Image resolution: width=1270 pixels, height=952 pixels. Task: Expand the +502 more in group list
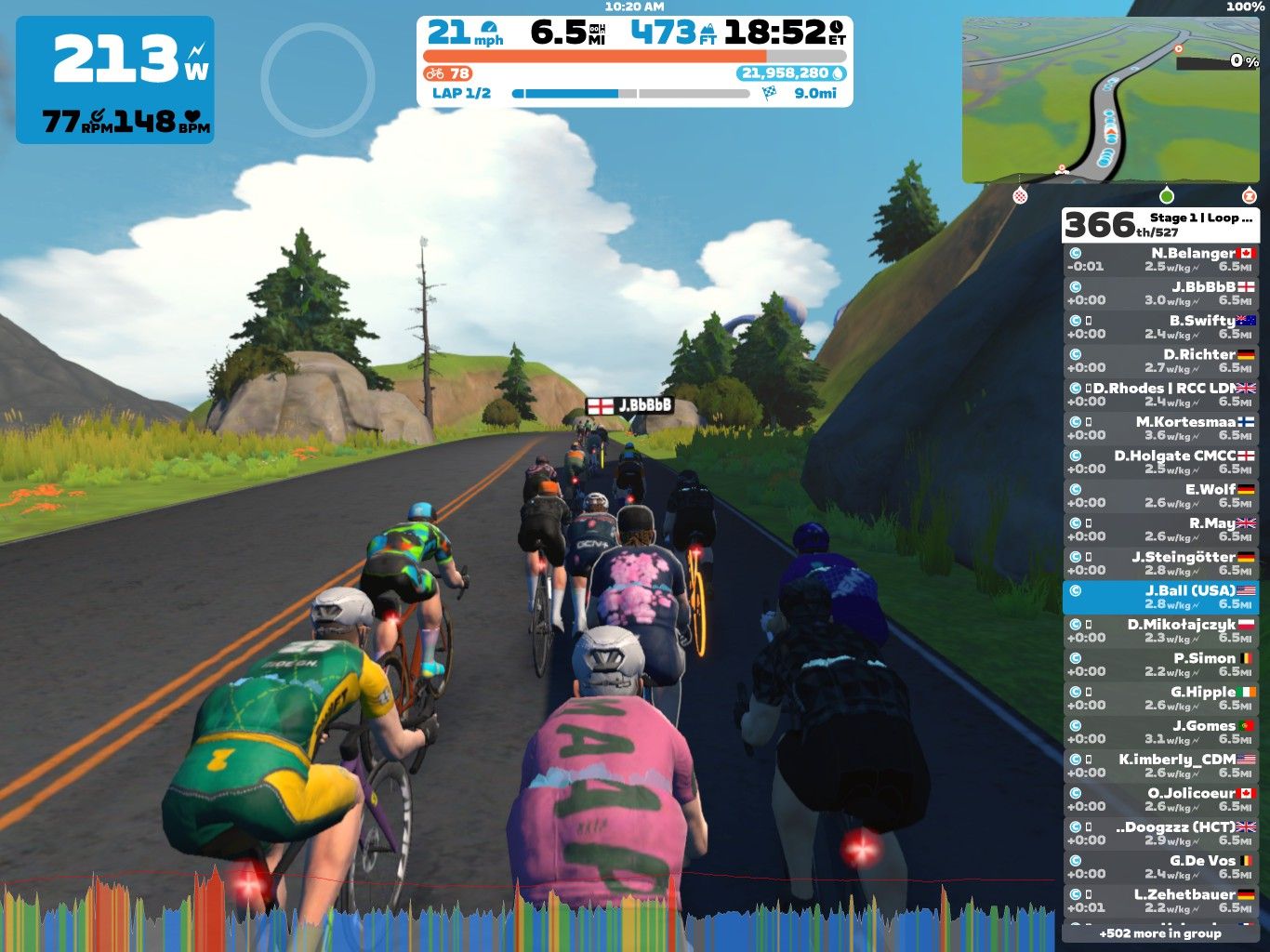[1160, 932]
